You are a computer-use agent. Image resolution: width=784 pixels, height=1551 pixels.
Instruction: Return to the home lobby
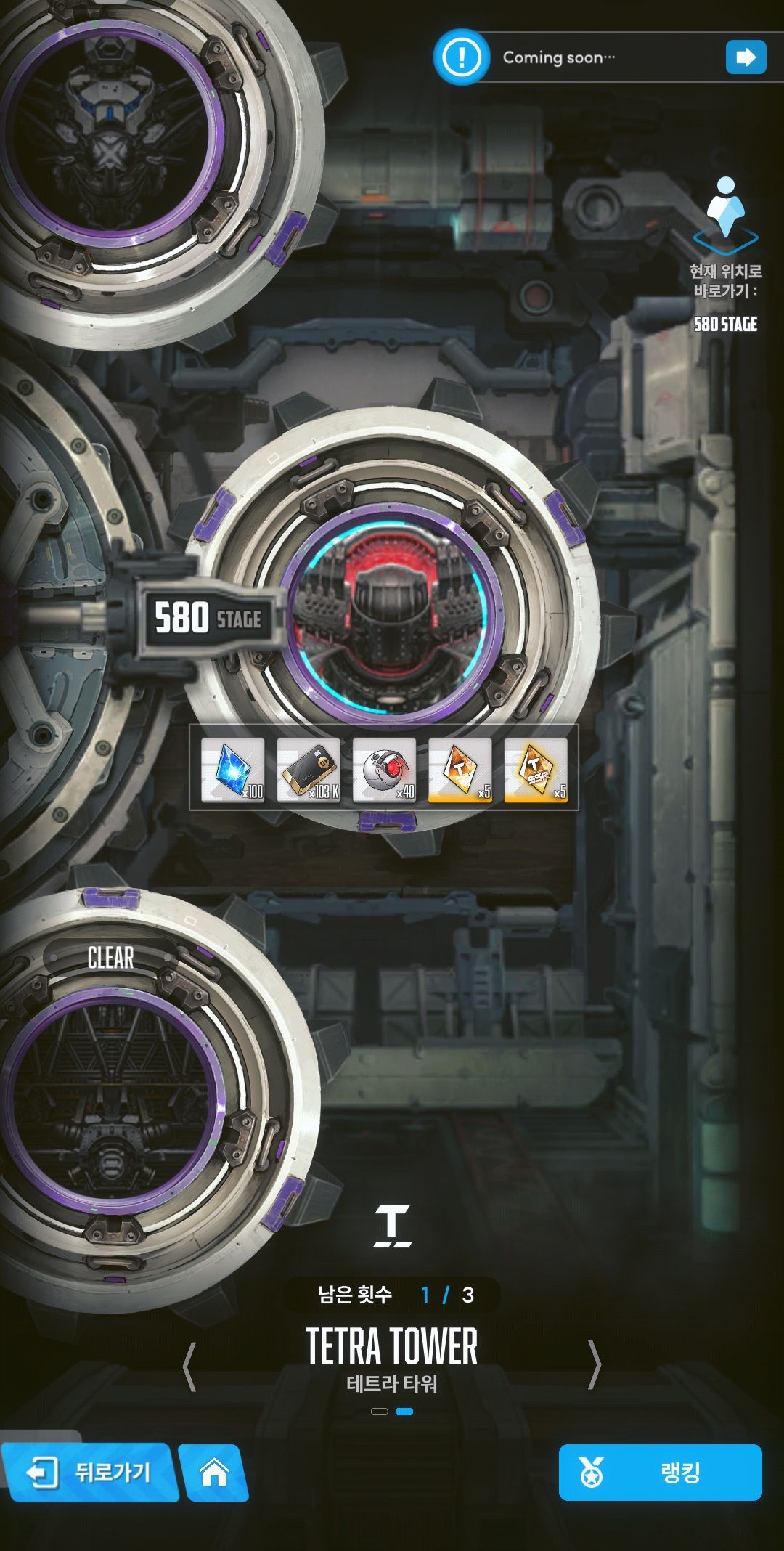213,1473
